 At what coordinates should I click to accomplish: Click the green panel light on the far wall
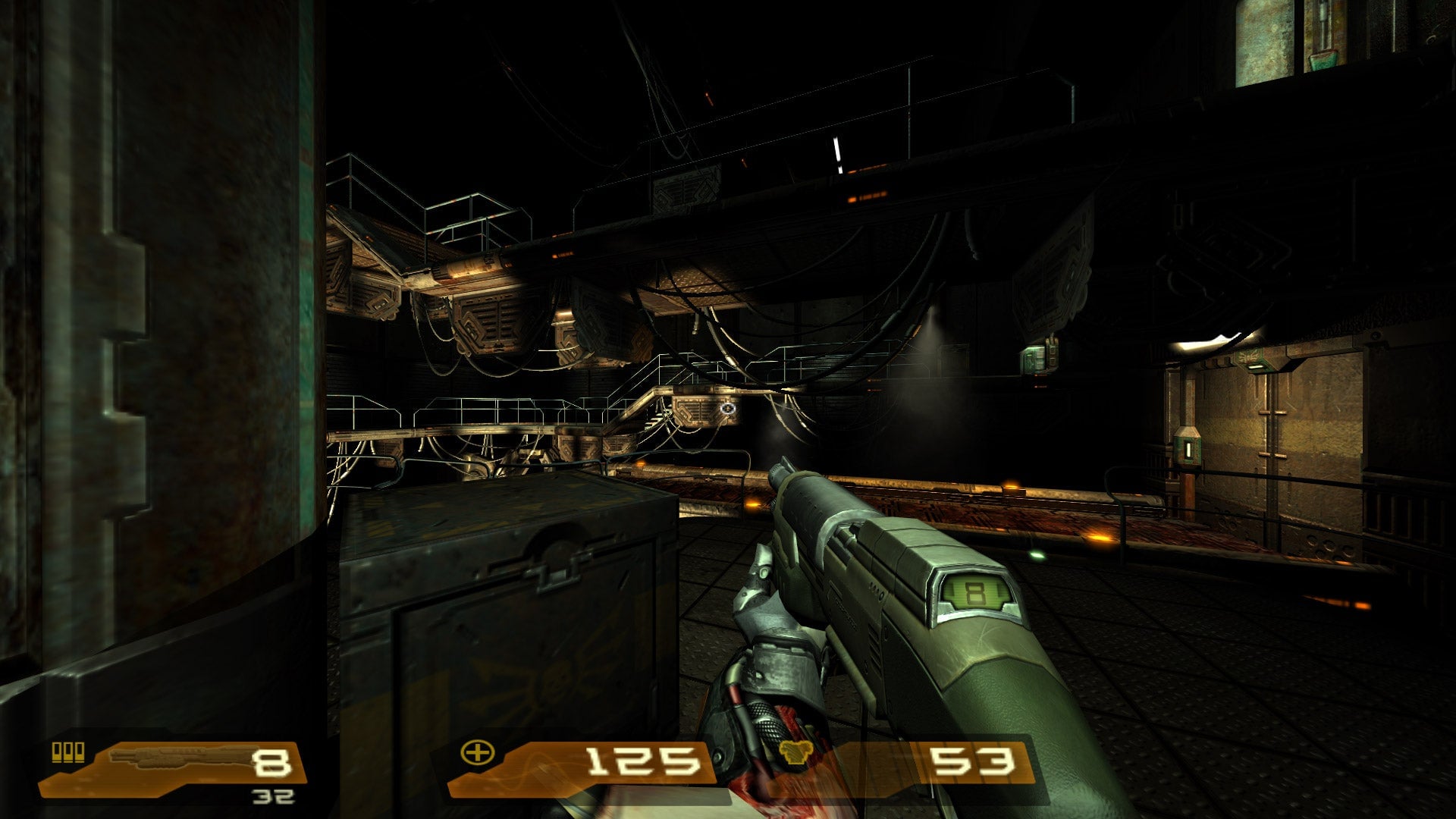tap(1034, 359)
